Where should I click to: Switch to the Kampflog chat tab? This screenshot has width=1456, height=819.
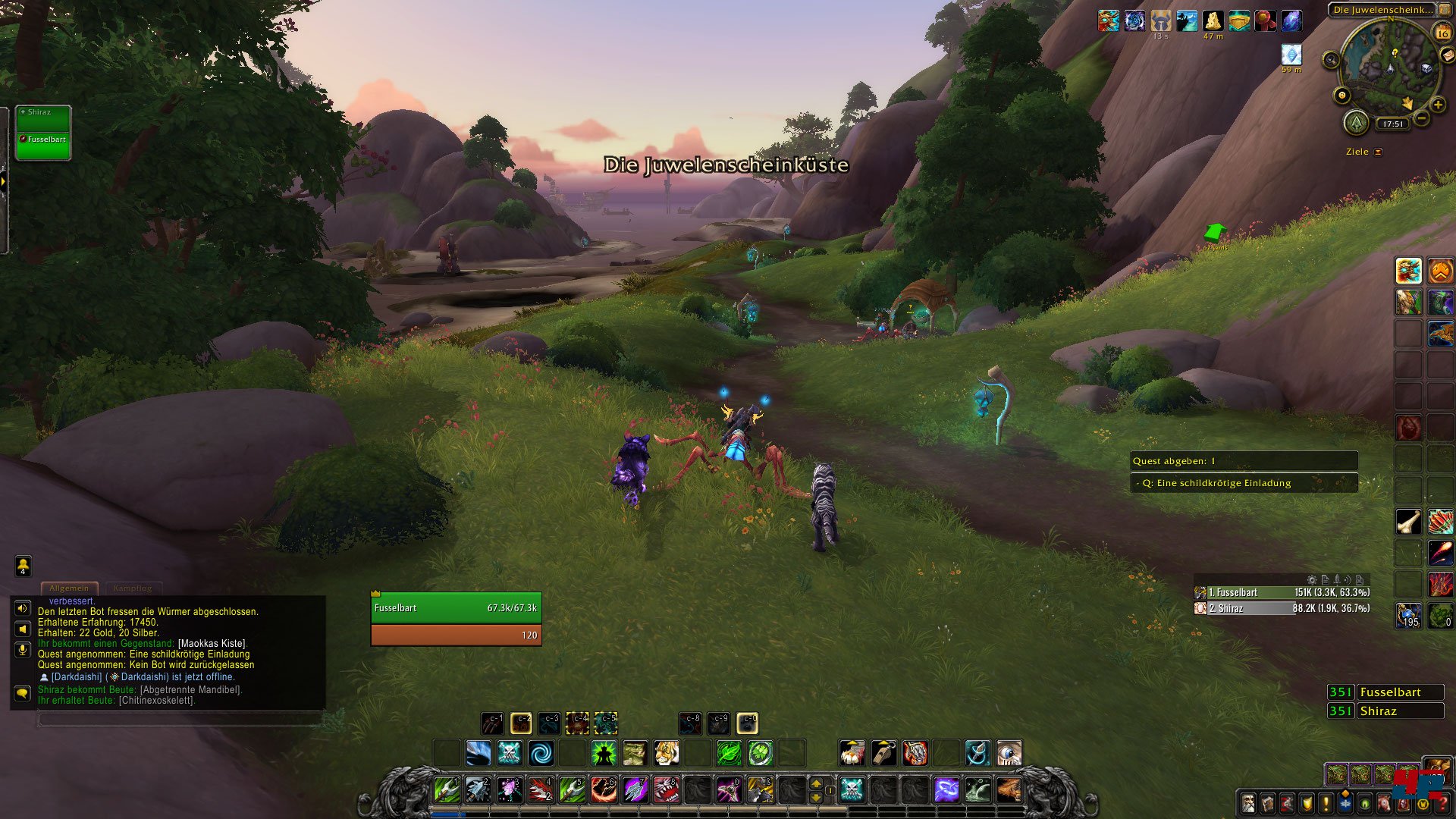(x=133, y=588)
